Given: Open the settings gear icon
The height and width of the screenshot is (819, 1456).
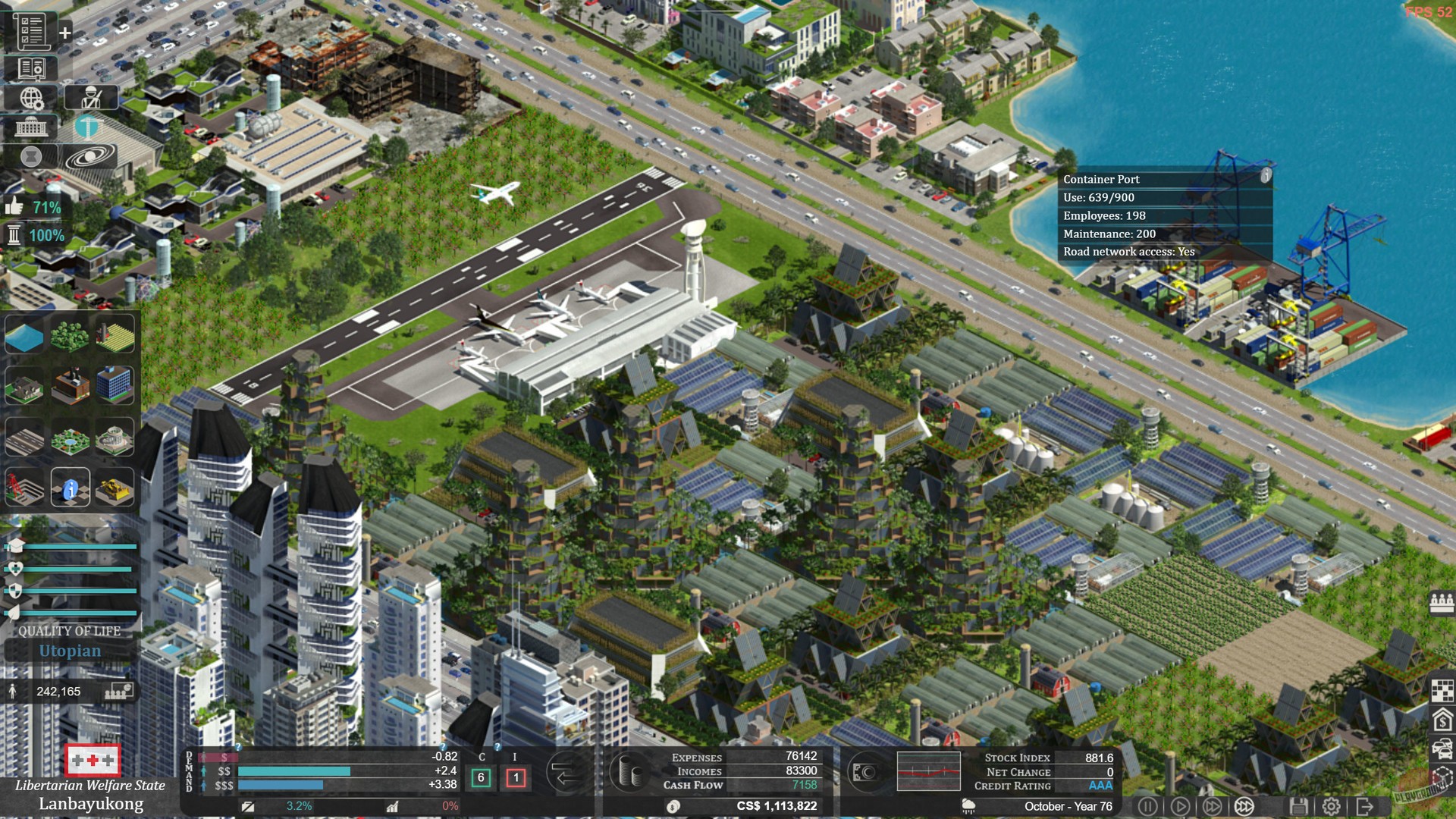Looking at the screenshot, I should (1331, 805).
